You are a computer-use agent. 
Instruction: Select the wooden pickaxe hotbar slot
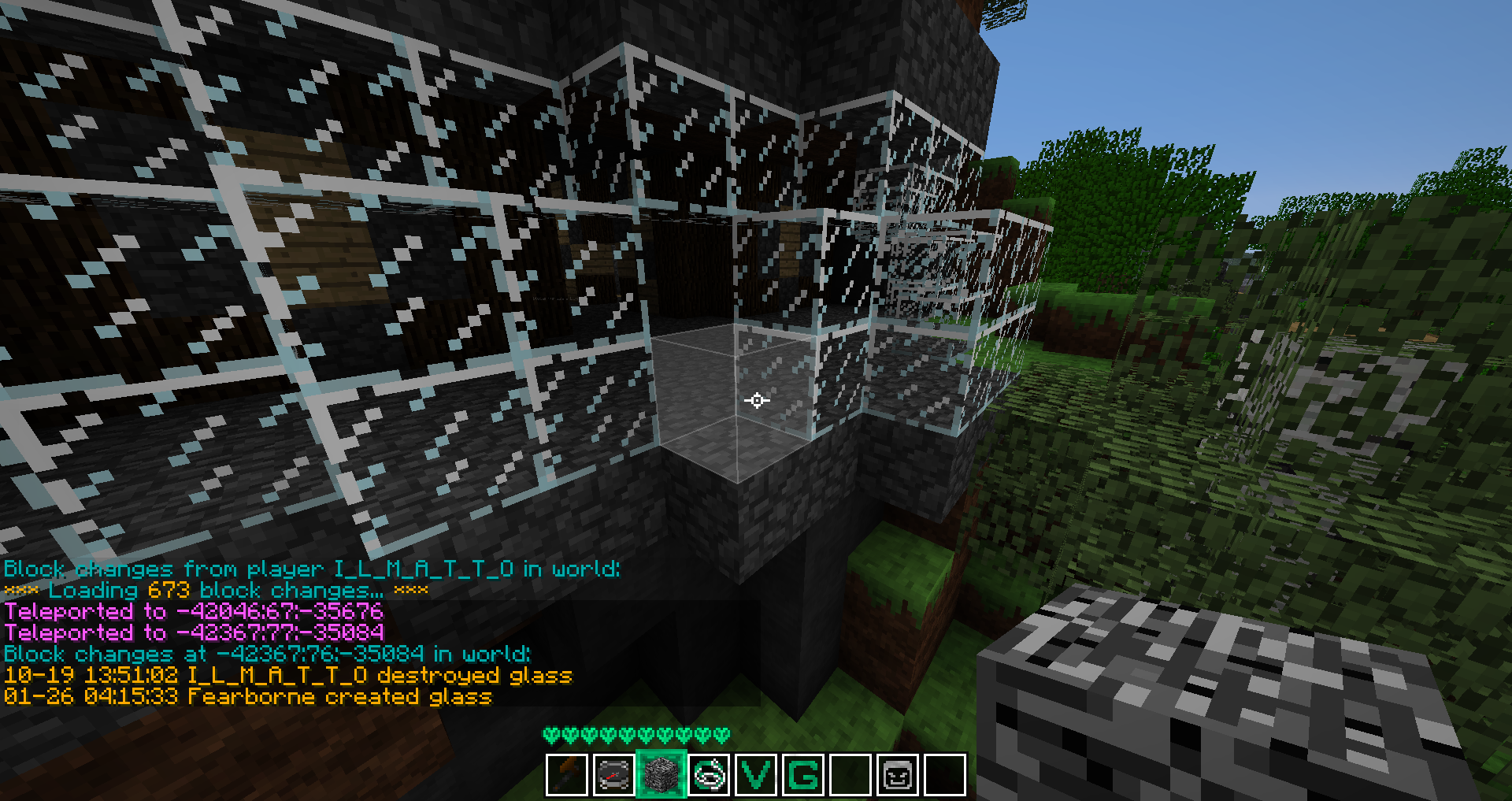(567, 775)
